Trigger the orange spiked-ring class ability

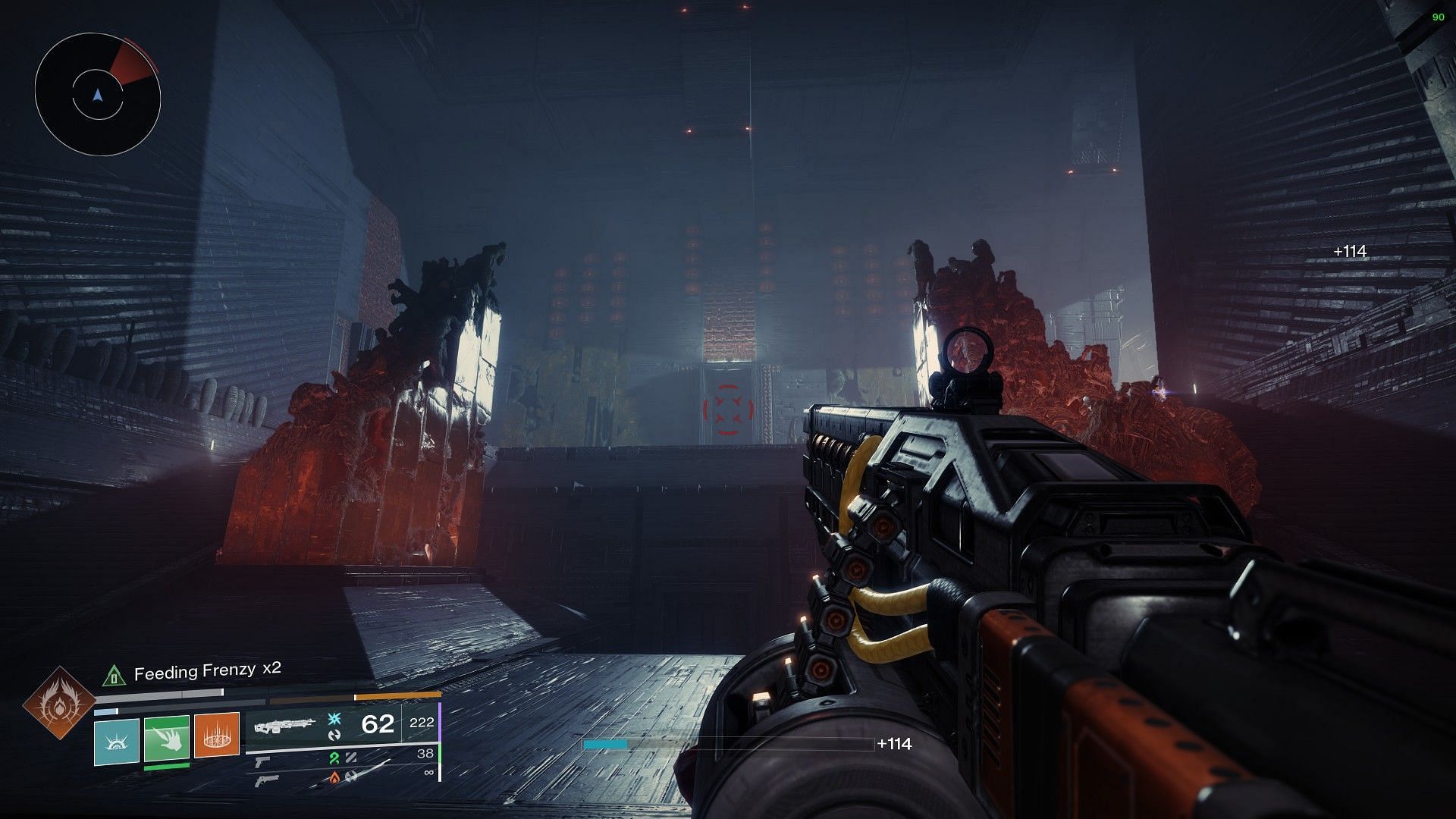pyautogui.click(x=217, y=735)
